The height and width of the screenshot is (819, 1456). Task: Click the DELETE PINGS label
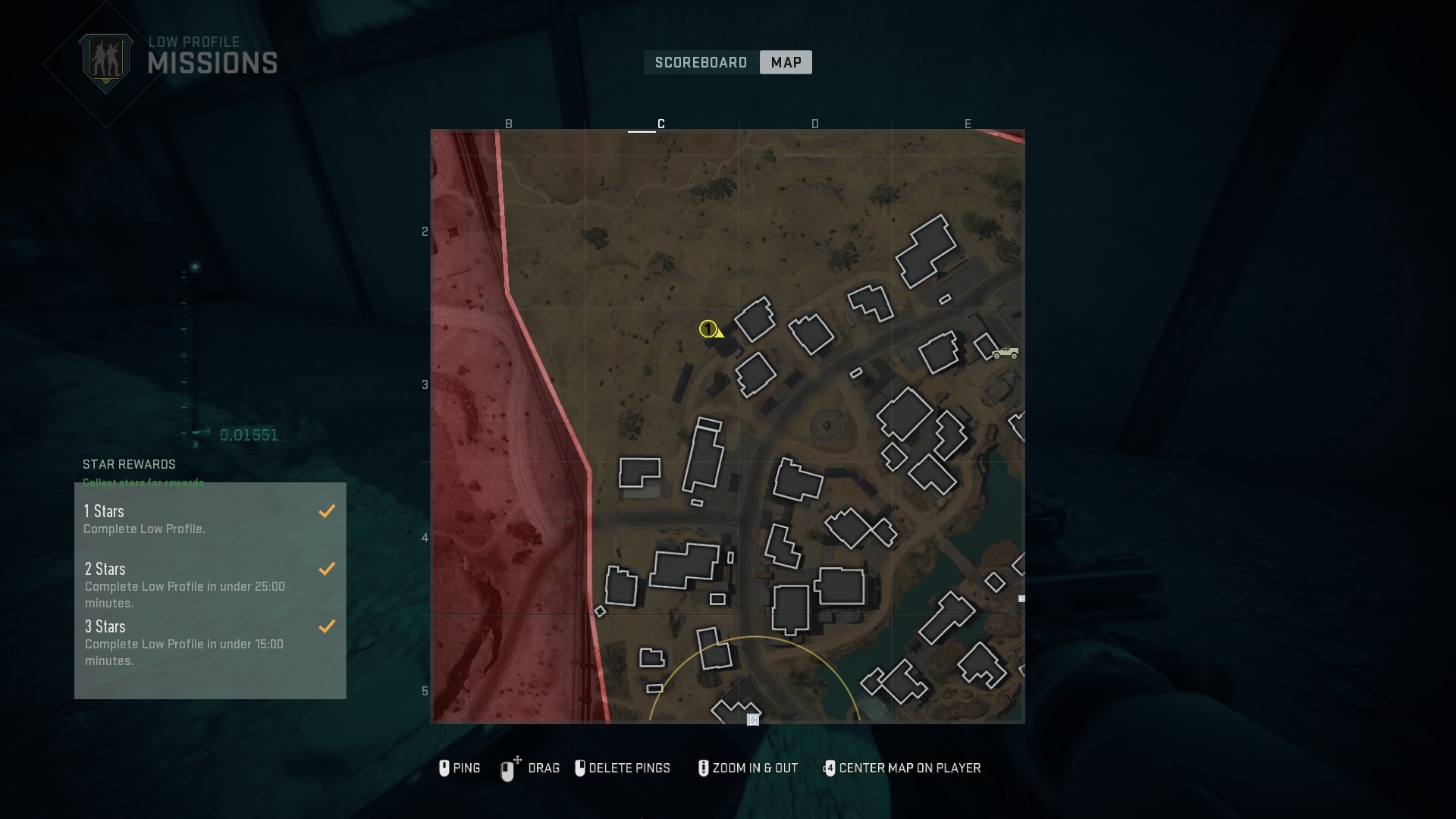632,768
